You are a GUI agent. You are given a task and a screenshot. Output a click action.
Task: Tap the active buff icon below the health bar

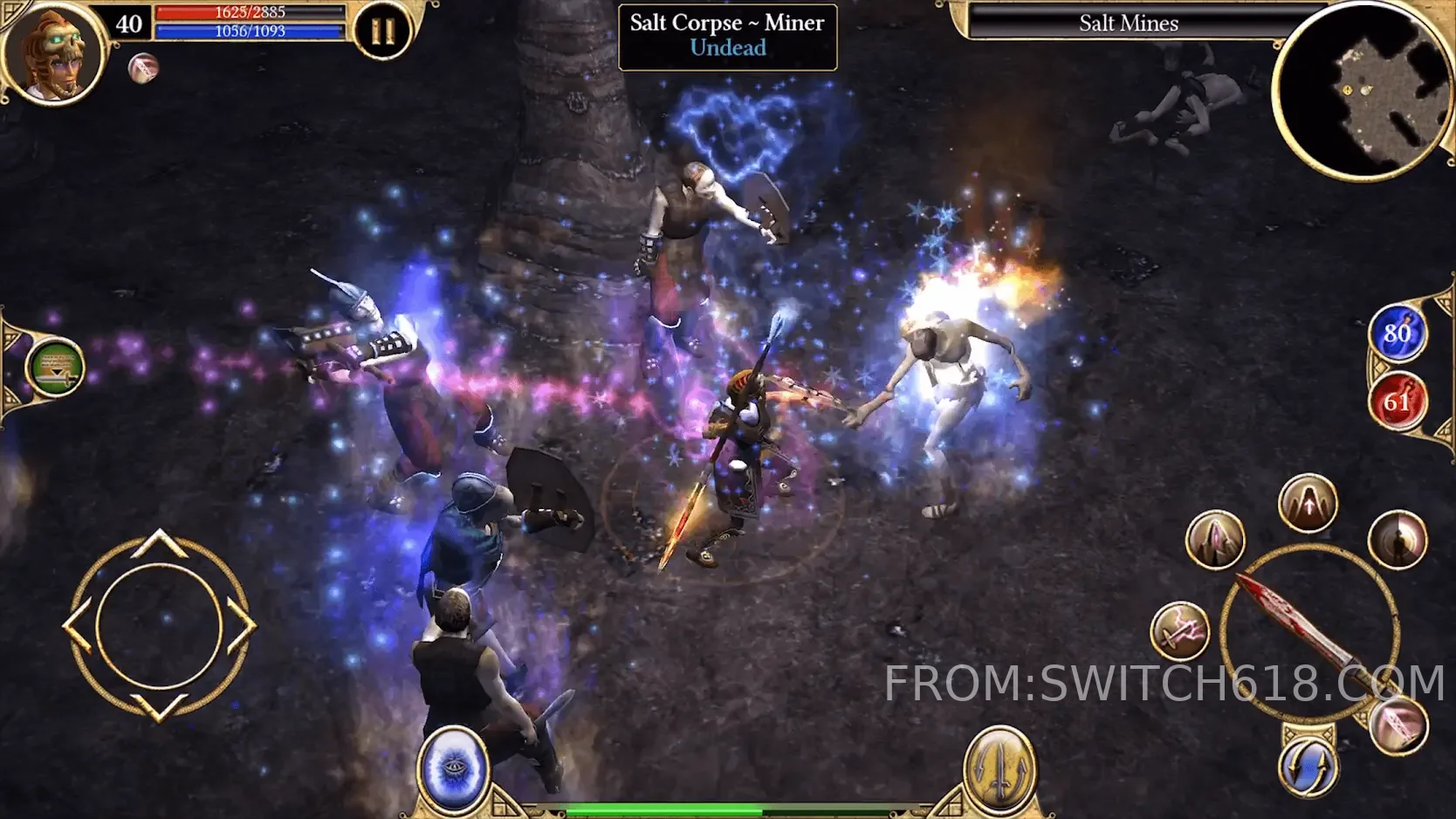coord(143,68)
